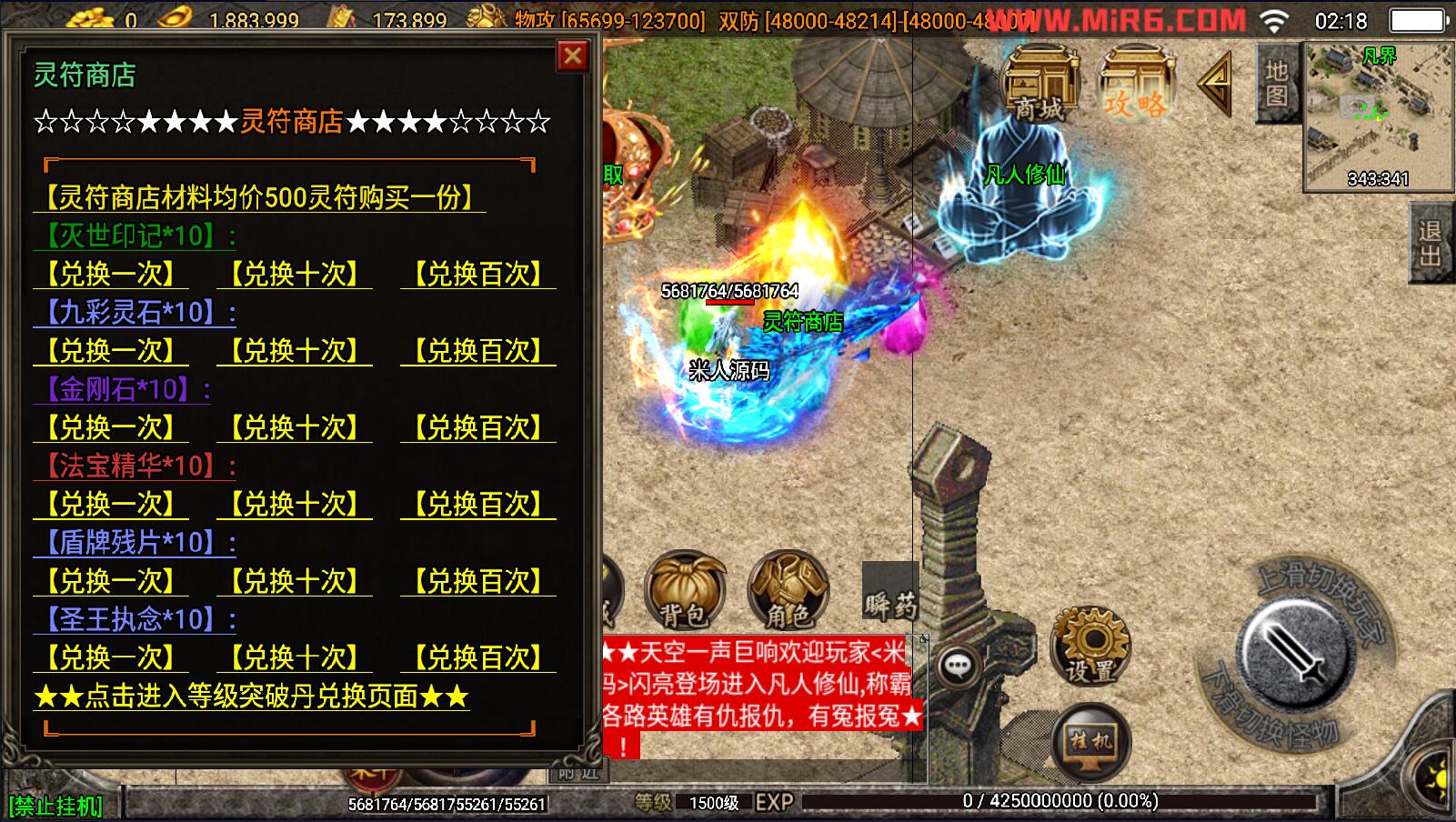
Task: Click the 凡界 minimap
Action: (1377, 115)
